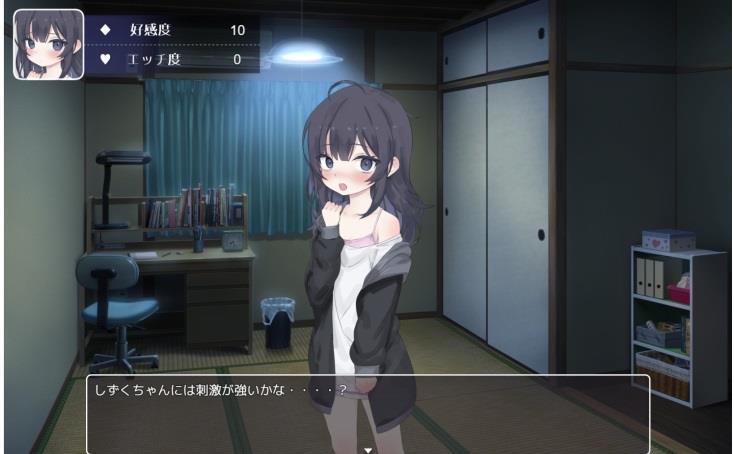The width and height of the screenshot is (734, 454).
Task: Click the dialogue message box
Action: pyautogui.click(x=368, y=412)
